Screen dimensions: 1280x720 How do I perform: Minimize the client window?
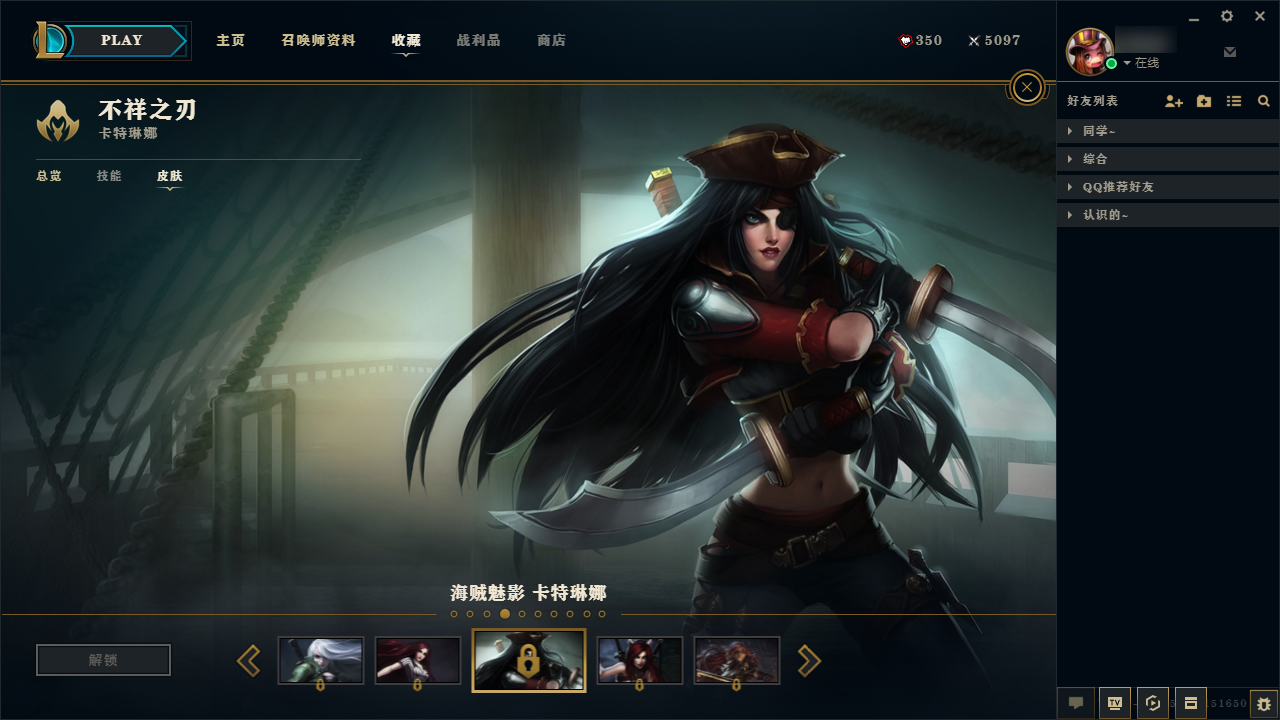coord(1194,17)
